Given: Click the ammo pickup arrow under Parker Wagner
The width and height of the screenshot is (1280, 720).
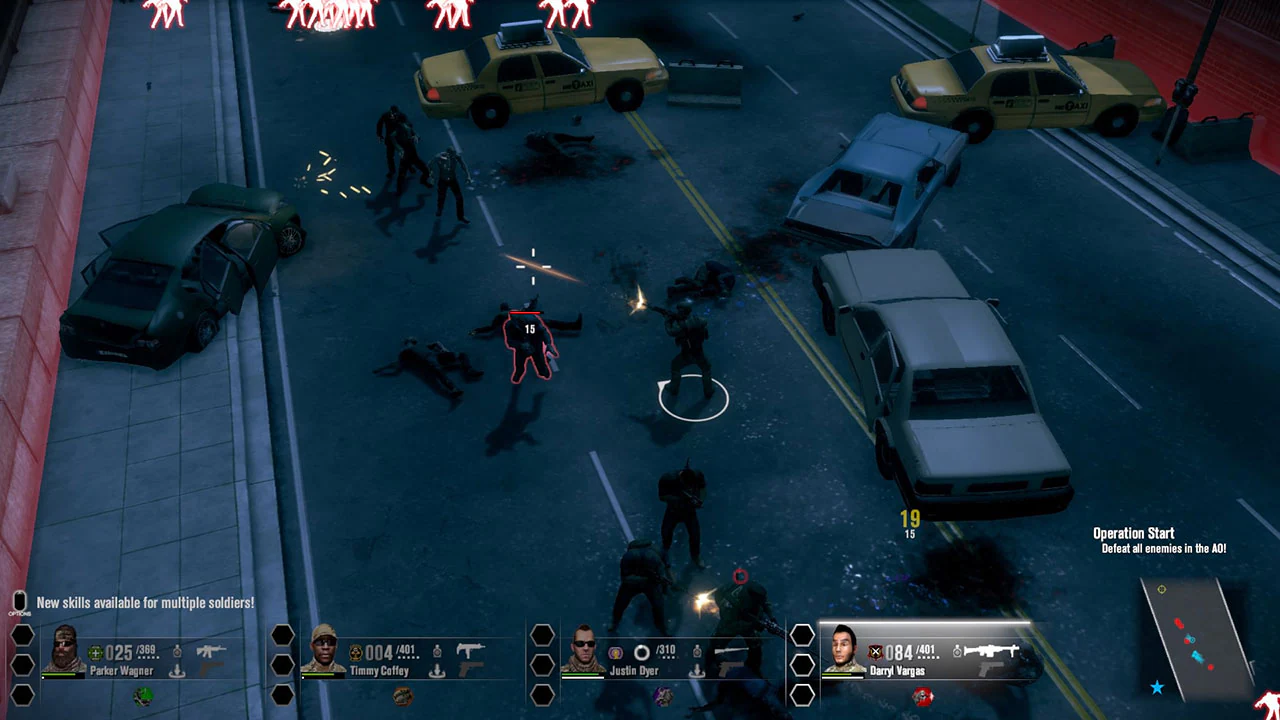Looking at the screenshot, I should 177,670.
